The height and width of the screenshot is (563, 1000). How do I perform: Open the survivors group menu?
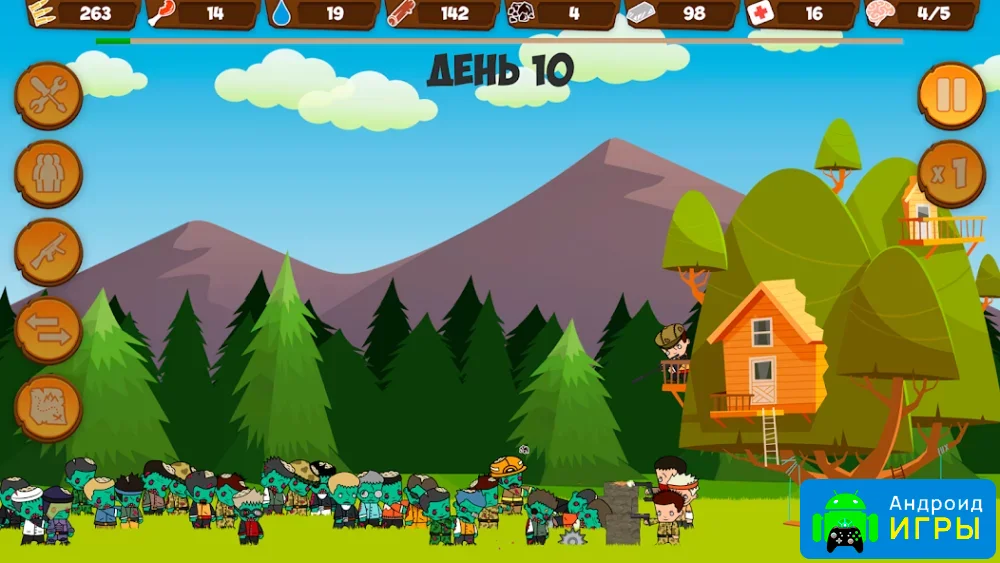pyautogui.click(x=48, y=174)
